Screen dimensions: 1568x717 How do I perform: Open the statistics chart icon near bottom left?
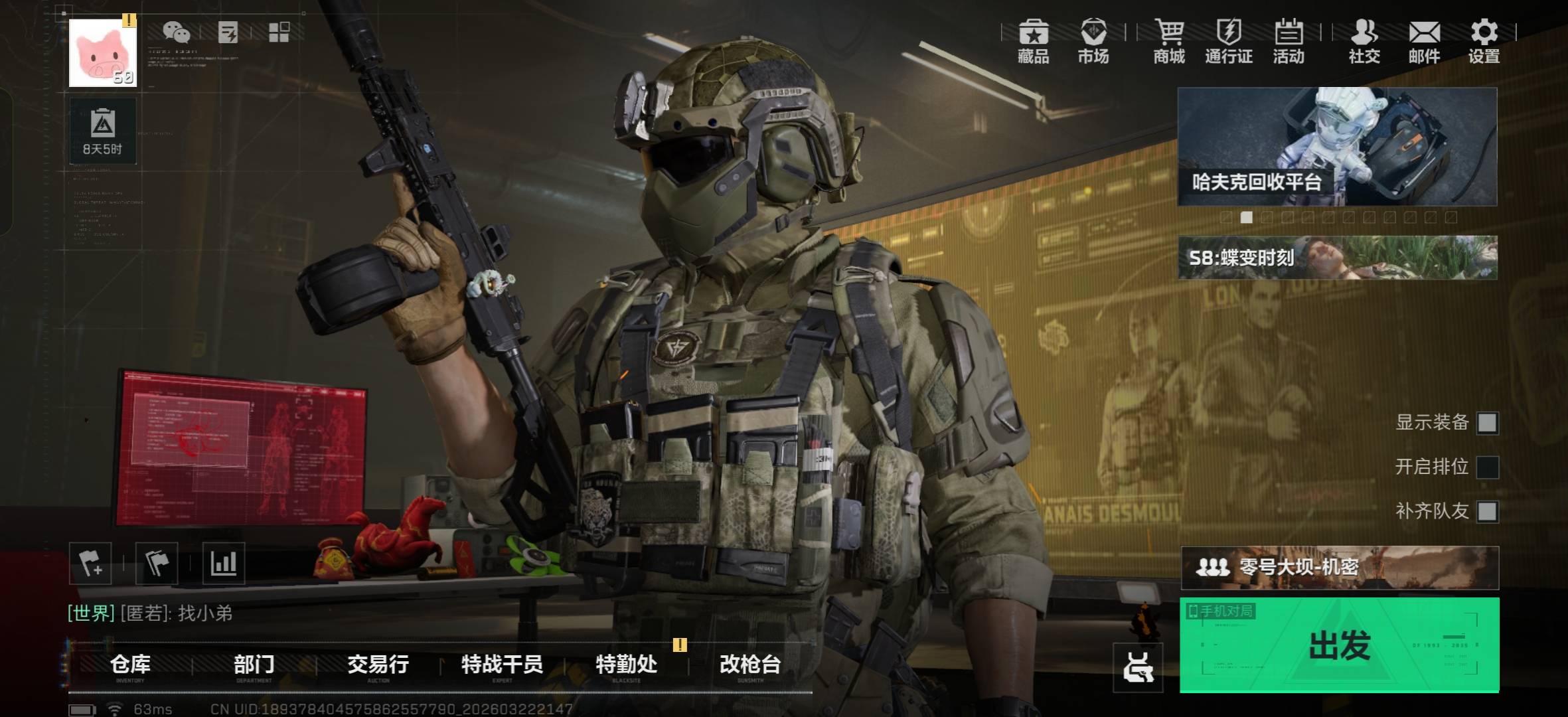tap(226, 563)
